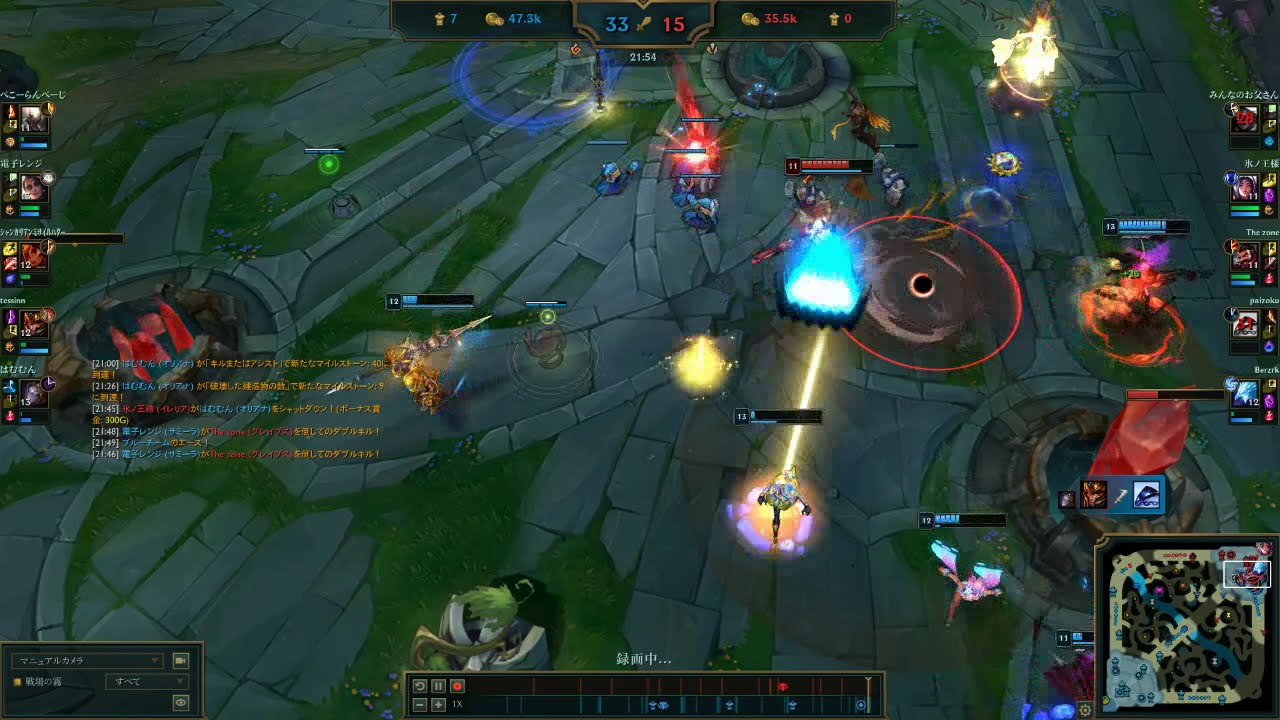Open the マニュアルカメラ camera mode dropdown
Image resolution: width=1280 pixels, height=720 pixels.
[x=86, y=661]
